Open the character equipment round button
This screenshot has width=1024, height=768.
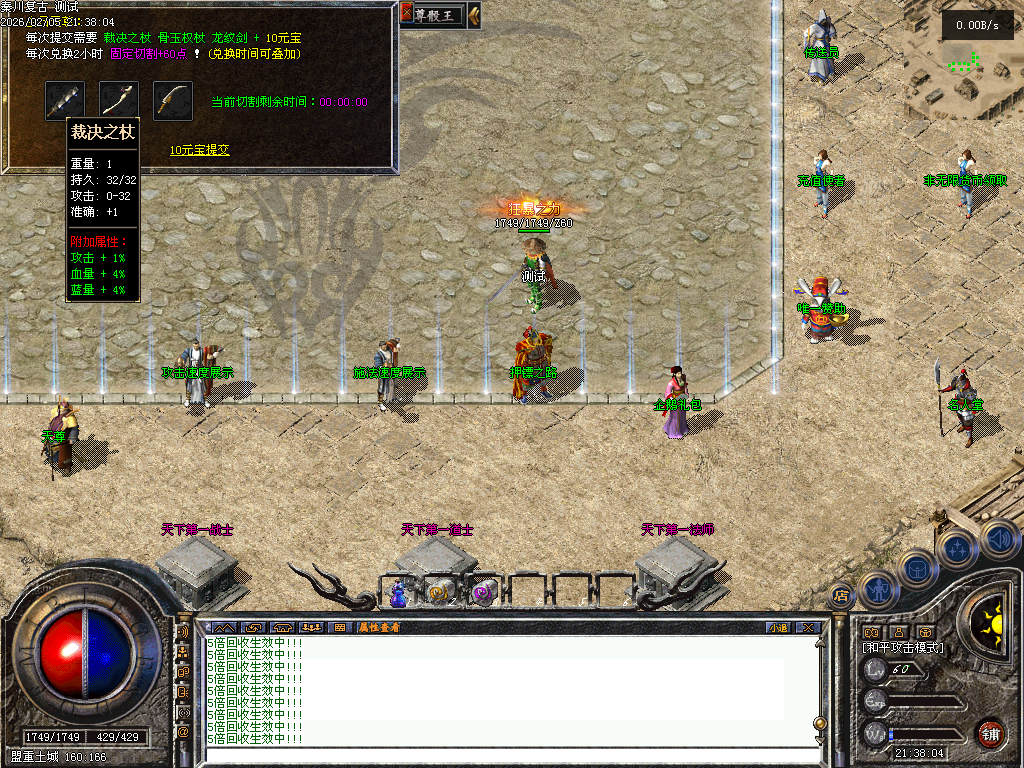[877, 590]
